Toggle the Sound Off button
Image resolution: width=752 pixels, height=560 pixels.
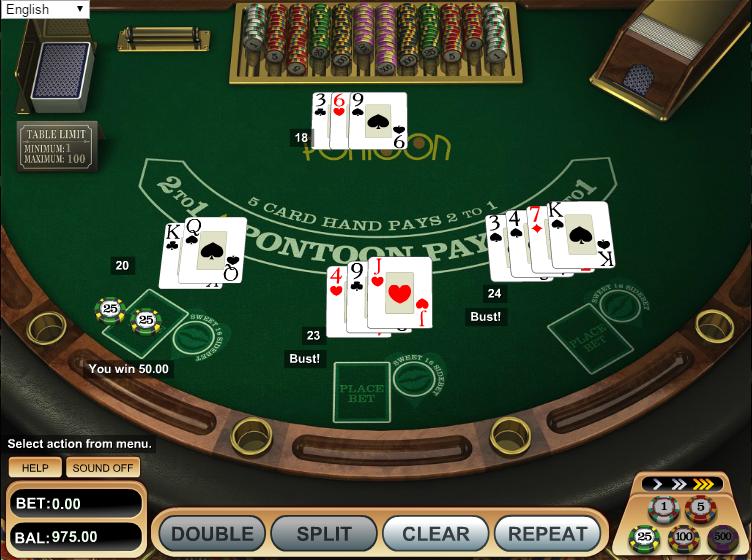pyautogui.click(x=104, y=467)
